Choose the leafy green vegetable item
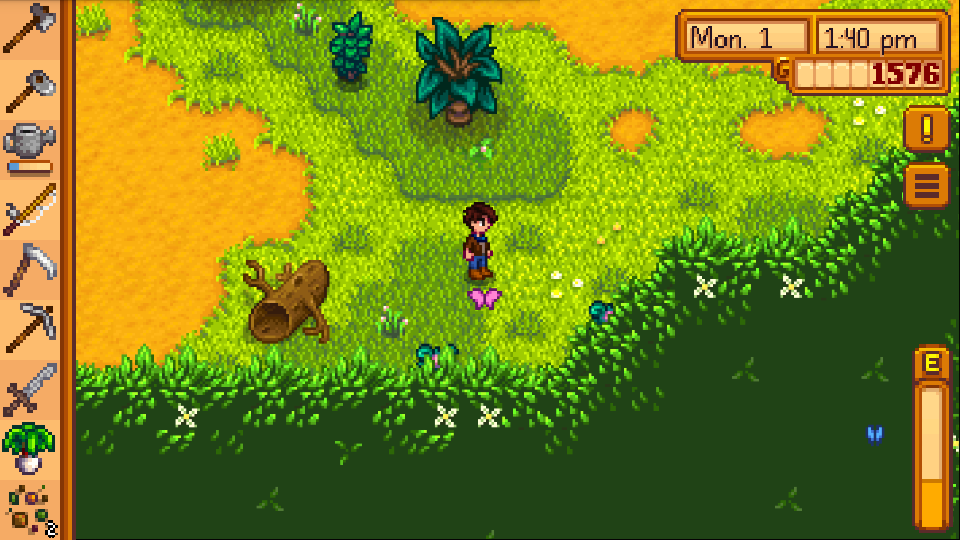The image size is (960, 540). coord(28,448)
